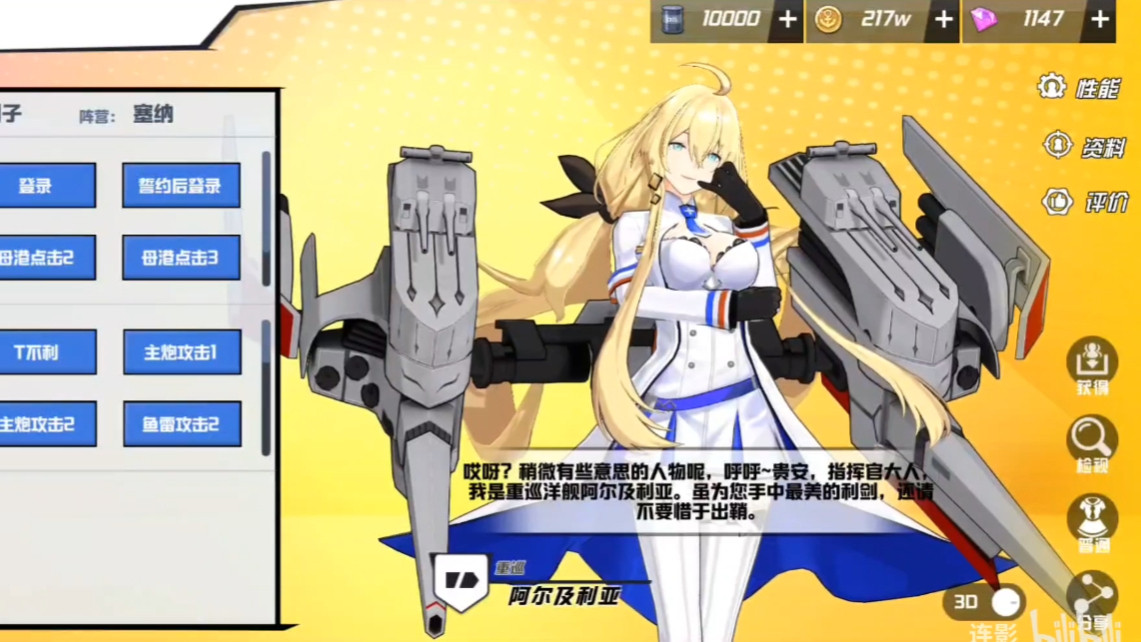This screenshot has height=642, width=1141.
Task: Add more fuel with the plus button
Action: (788, 20)
